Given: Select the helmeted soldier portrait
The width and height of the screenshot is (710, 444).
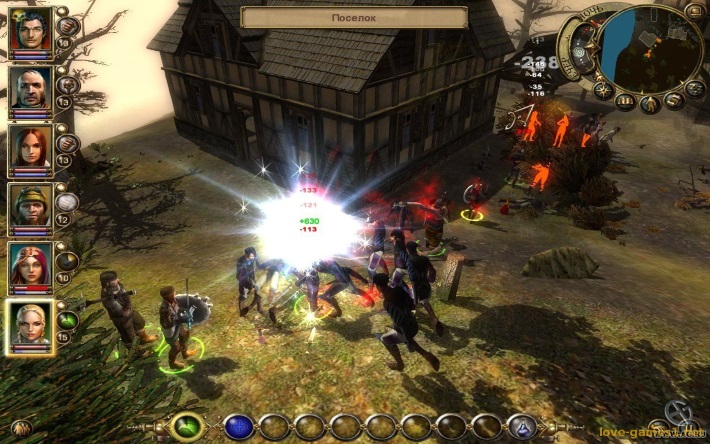Looking at the screenshot, I should coord(30,207).
